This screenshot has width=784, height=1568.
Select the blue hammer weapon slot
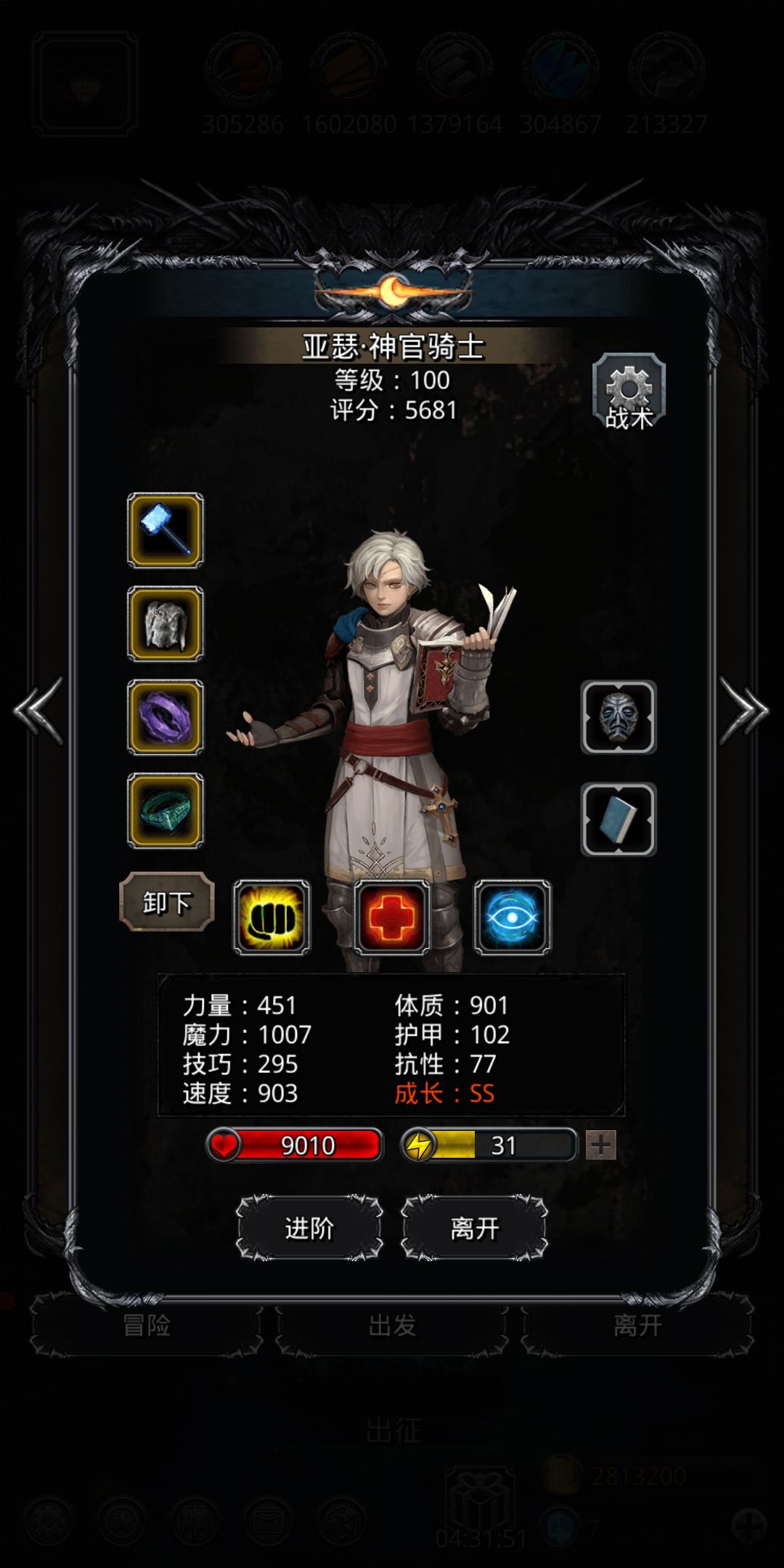coord(166,531)
